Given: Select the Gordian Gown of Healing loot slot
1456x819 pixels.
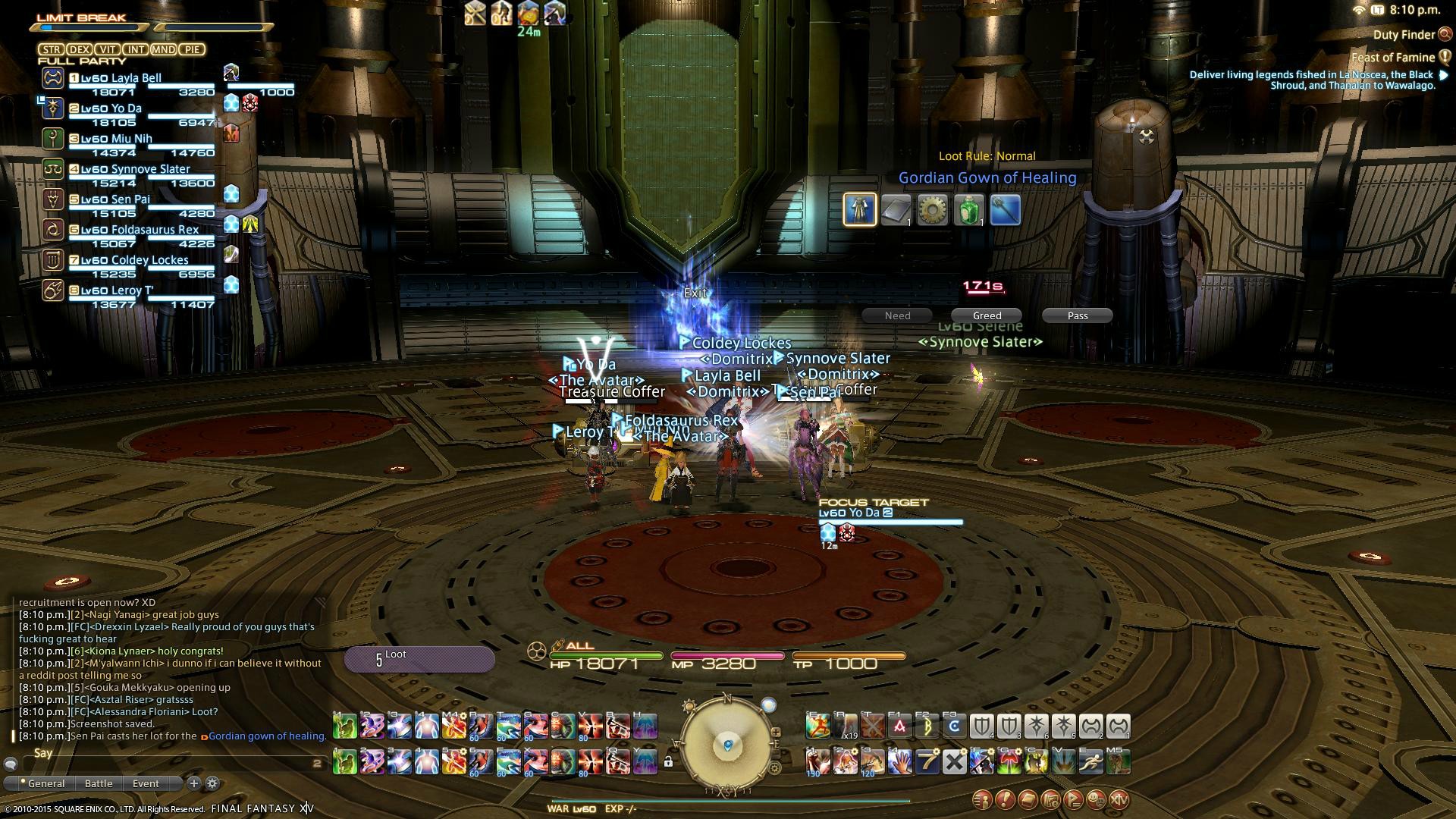Looking at the screenshot, I should coord(860,209).
